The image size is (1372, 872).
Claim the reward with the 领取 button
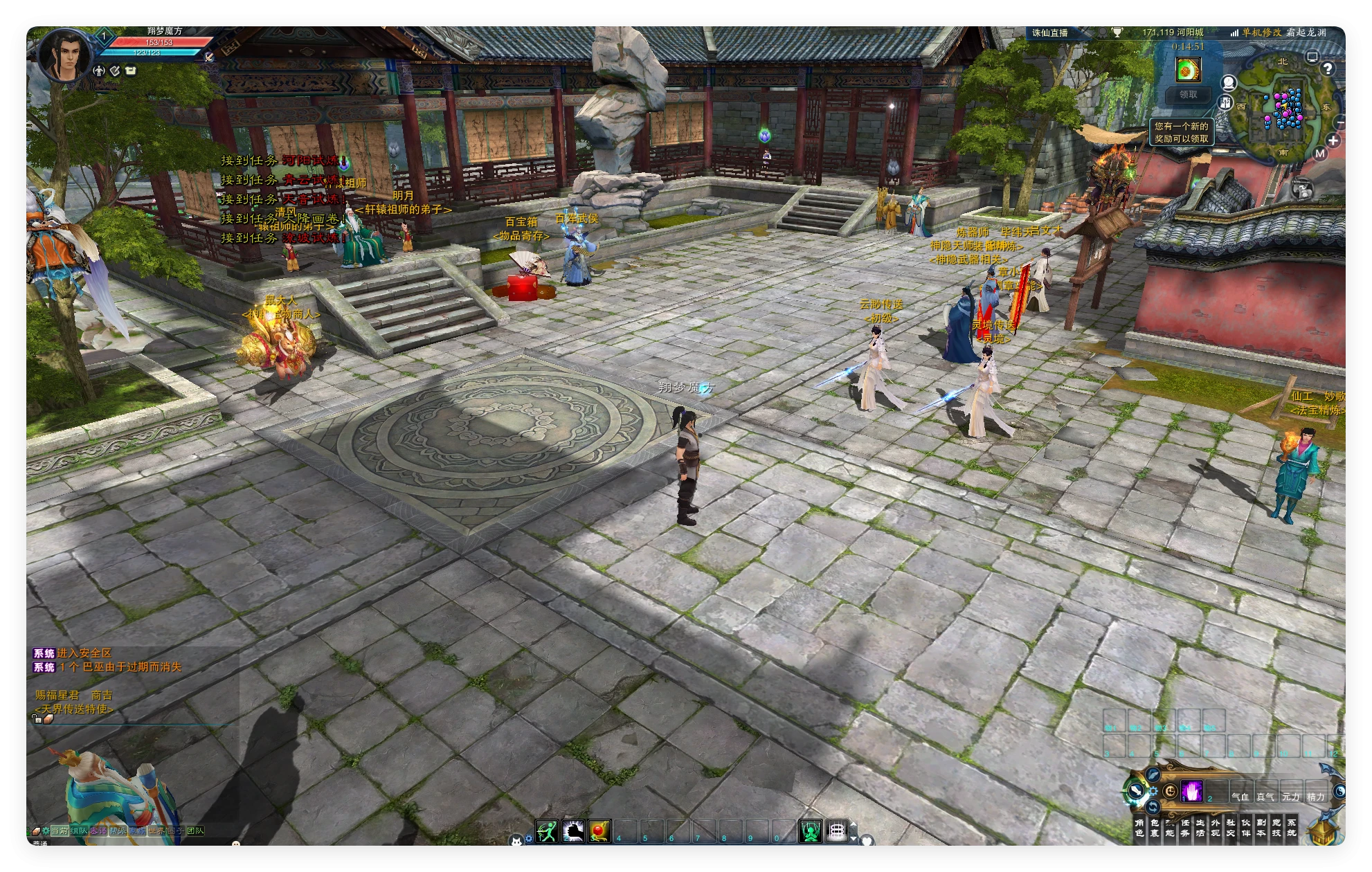coord(1188,95)
